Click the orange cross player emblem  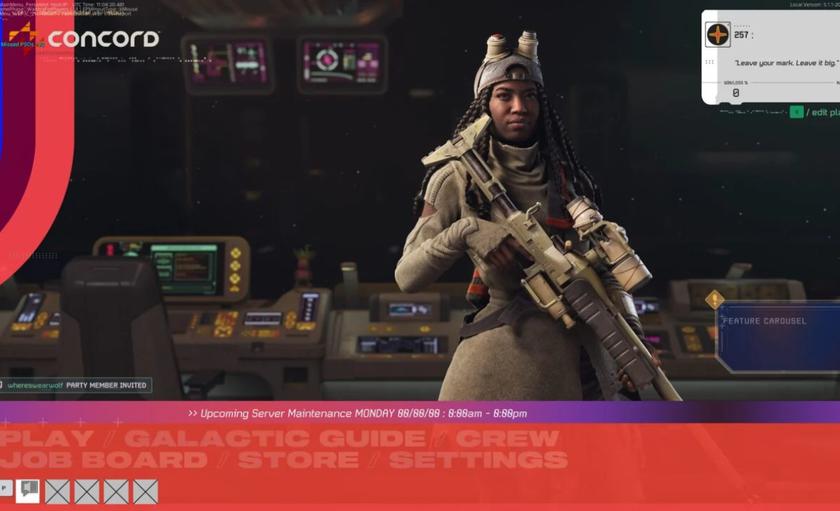718,35
